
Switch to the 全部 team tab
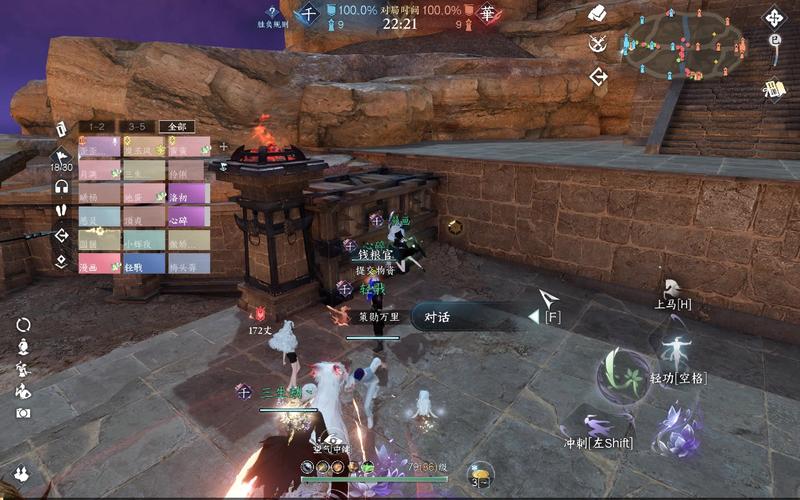(177, 127)
